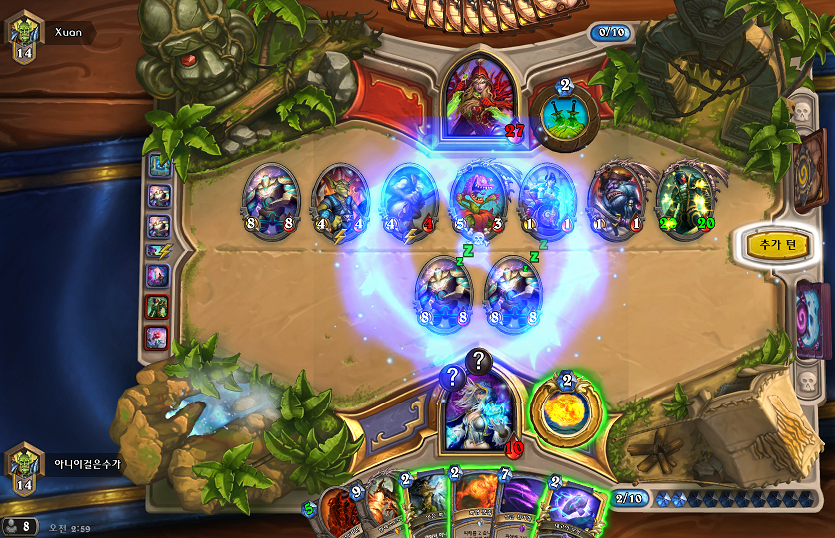The image size is (835, 538).
Task: Target the enemy 1/1 ogre minion with hat
Action: coord(617,199)
